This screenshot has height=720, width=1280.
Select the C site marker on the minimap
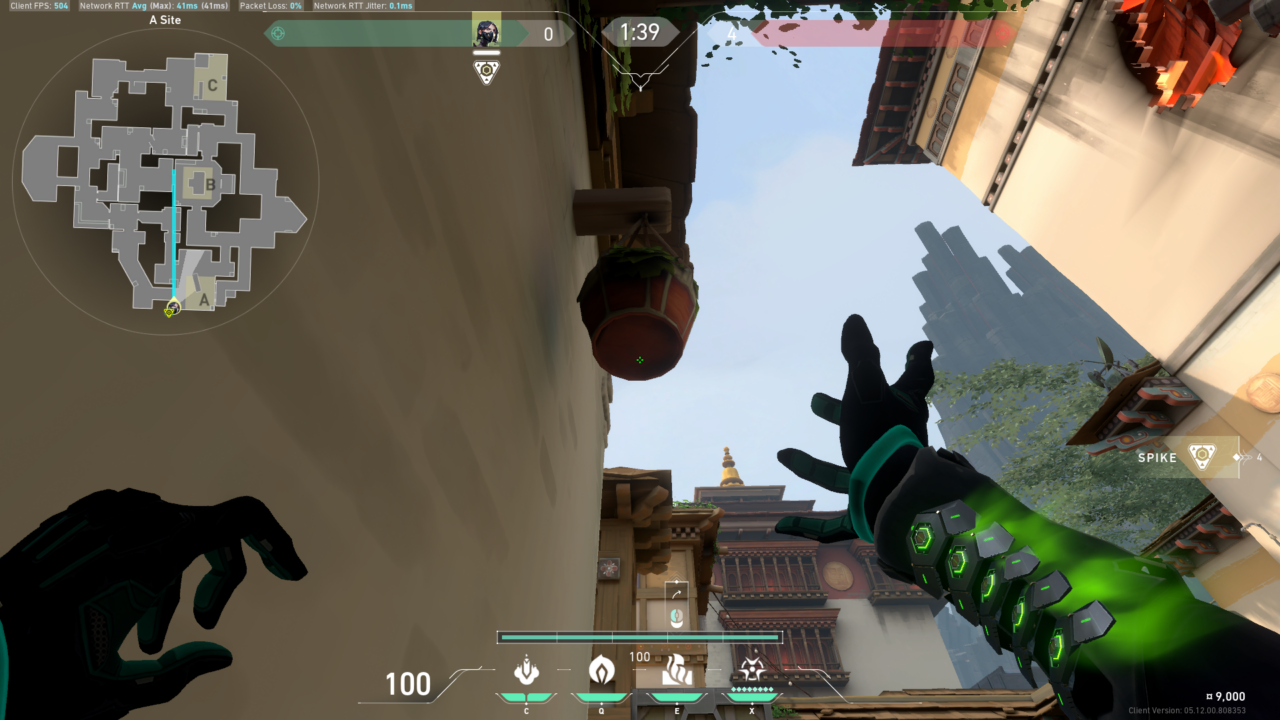(212, 85)
